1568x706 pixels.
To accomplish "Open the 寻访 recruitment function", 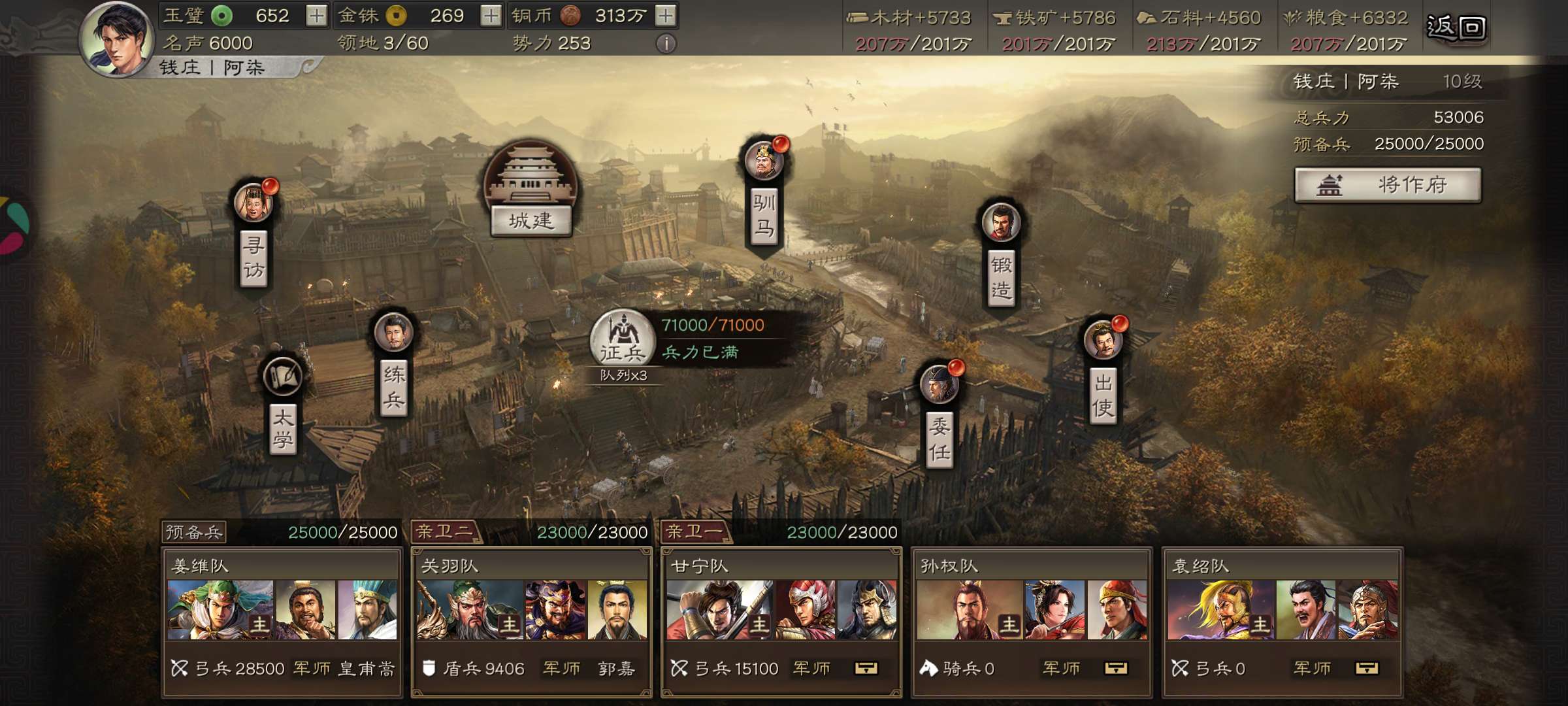I will (x=253, y=235).
